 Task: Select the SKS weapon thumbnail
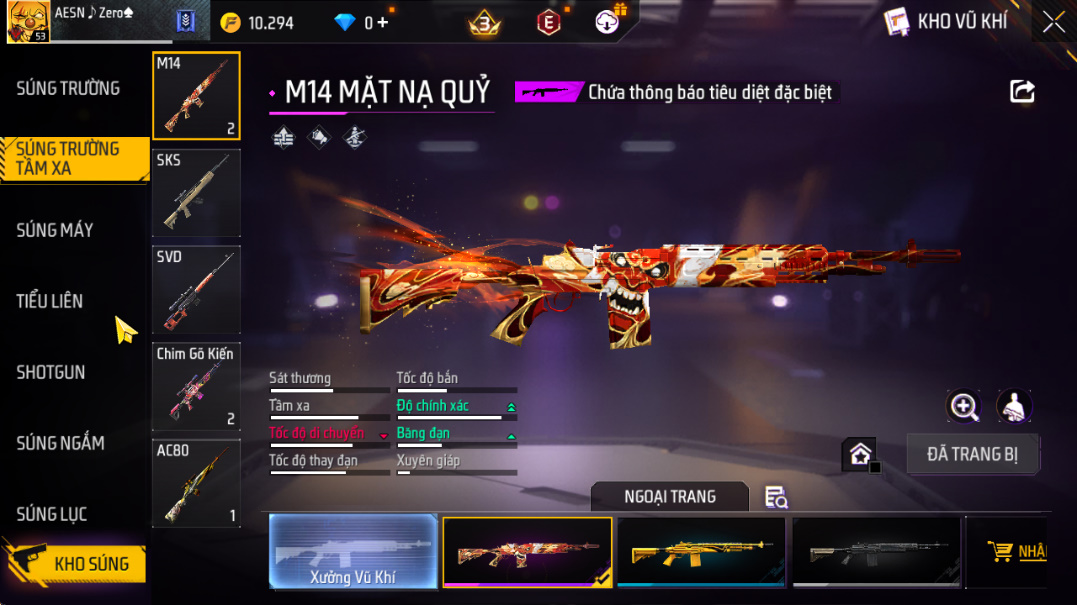coord(196,193)
